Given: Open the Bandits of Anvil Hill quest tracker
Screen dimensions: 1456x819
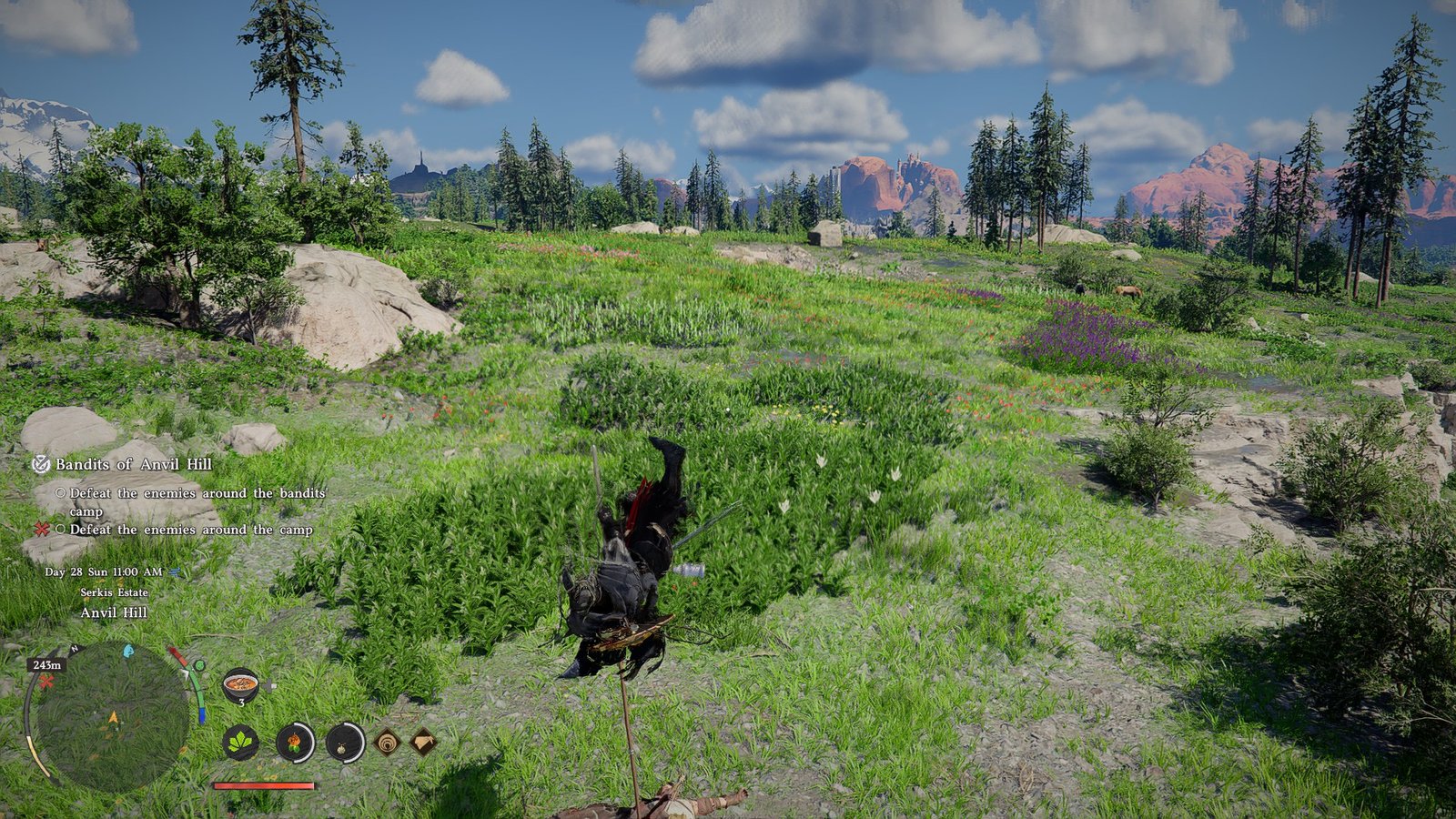Looking at the screenshot, I should (133, 464).
